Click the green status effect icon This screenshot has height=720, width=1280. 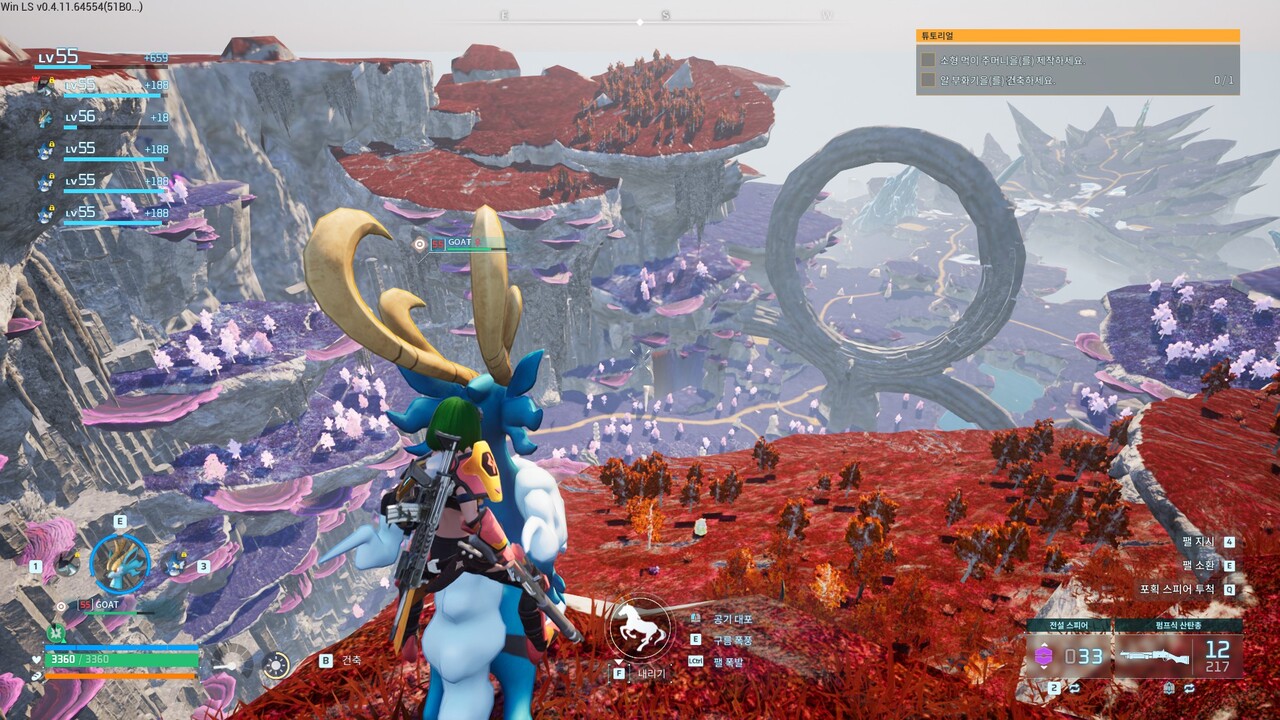(56, 632)
